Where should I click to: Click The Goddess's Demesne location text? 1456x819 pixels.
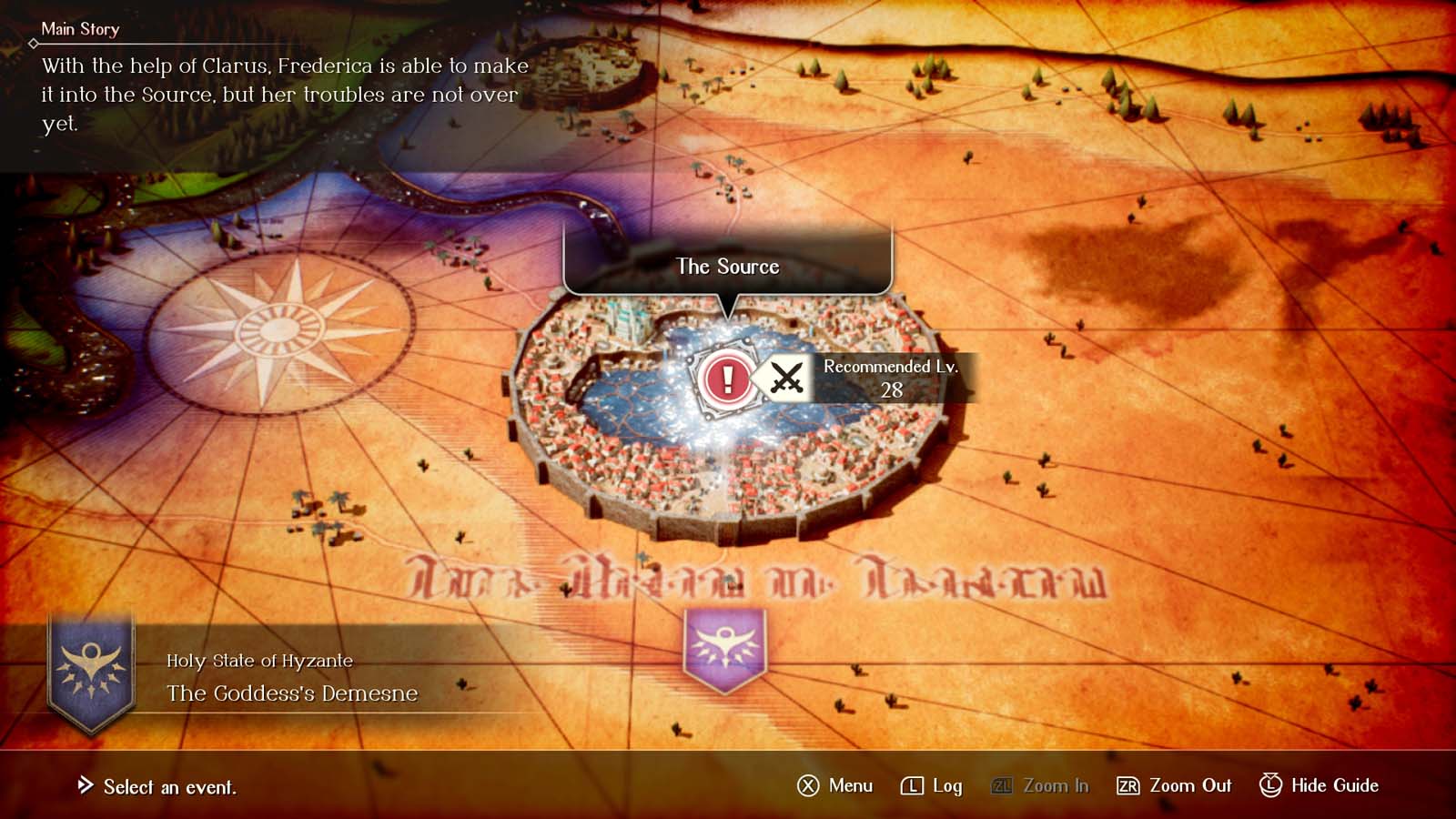click(289, 693)
